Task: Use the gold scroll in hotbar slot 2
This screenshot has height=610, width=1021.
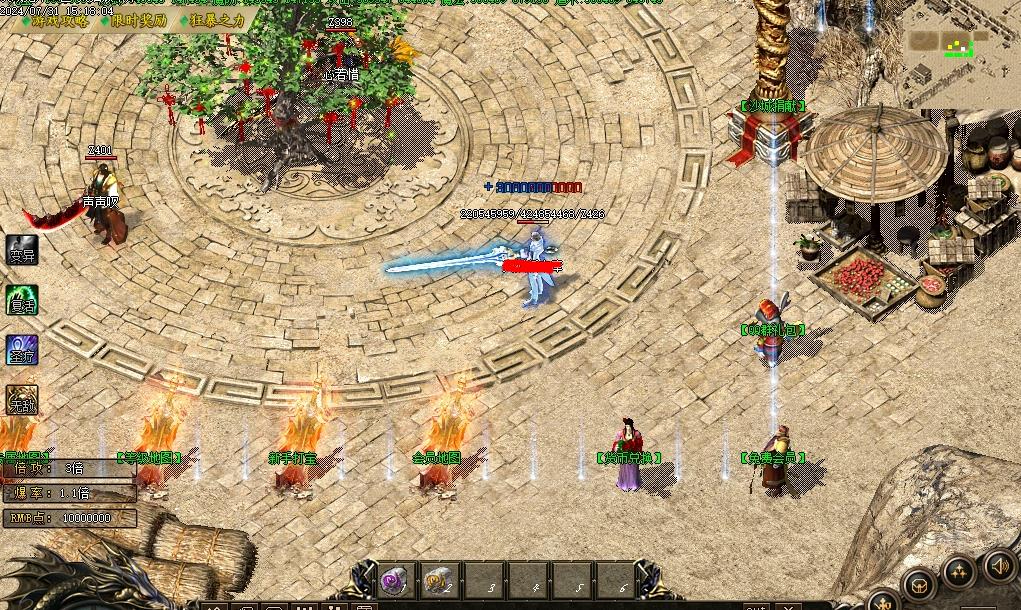Action: point(437,579)
